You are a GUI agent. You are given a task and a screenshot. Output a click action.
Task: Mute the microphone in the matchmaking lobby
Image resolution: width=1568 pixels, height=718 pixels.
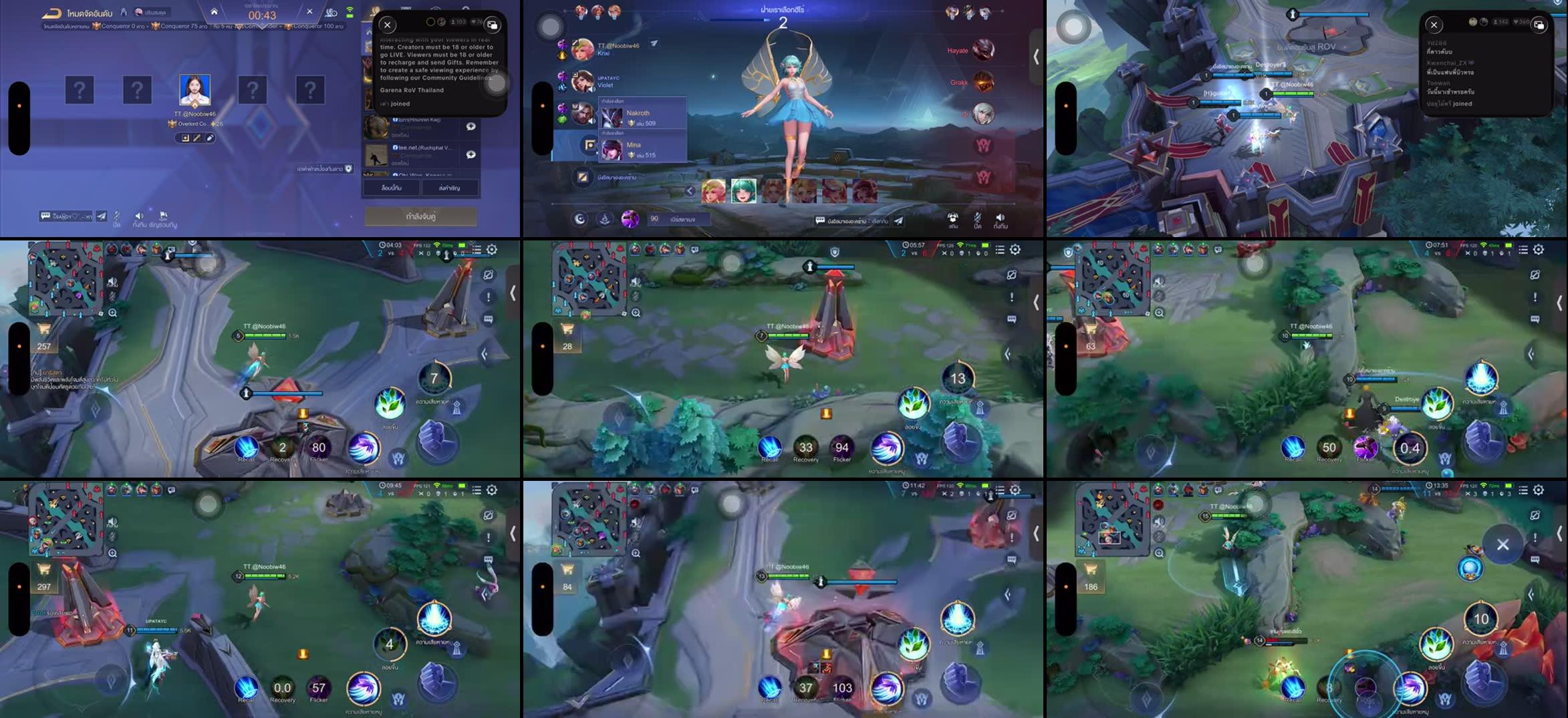[x=116, y=215]
